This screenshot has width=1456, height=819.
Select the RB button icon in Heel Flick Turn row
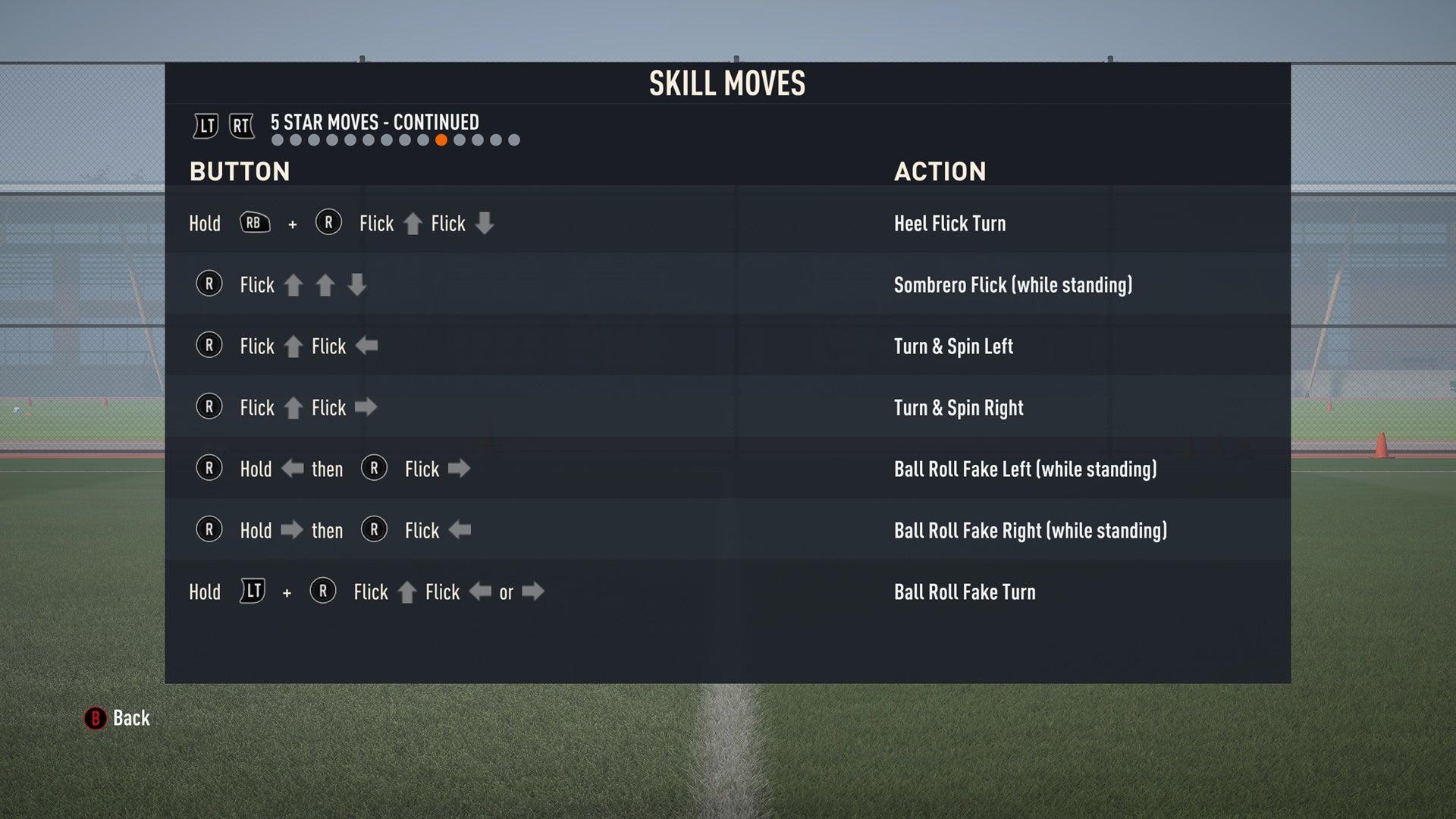[x=254, y=222]
